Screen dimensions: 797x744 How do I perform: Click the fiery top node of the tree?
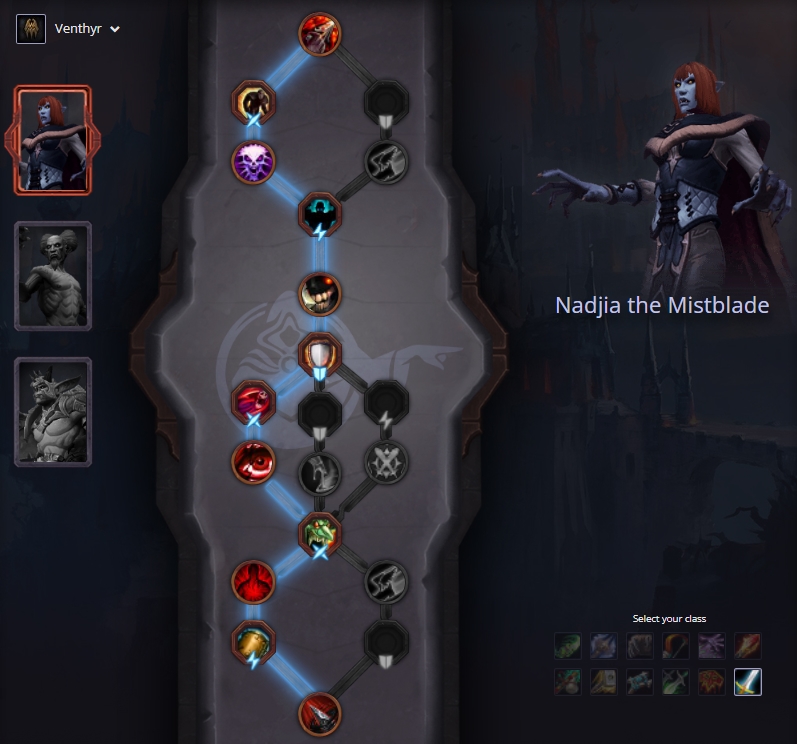[320, 33]
